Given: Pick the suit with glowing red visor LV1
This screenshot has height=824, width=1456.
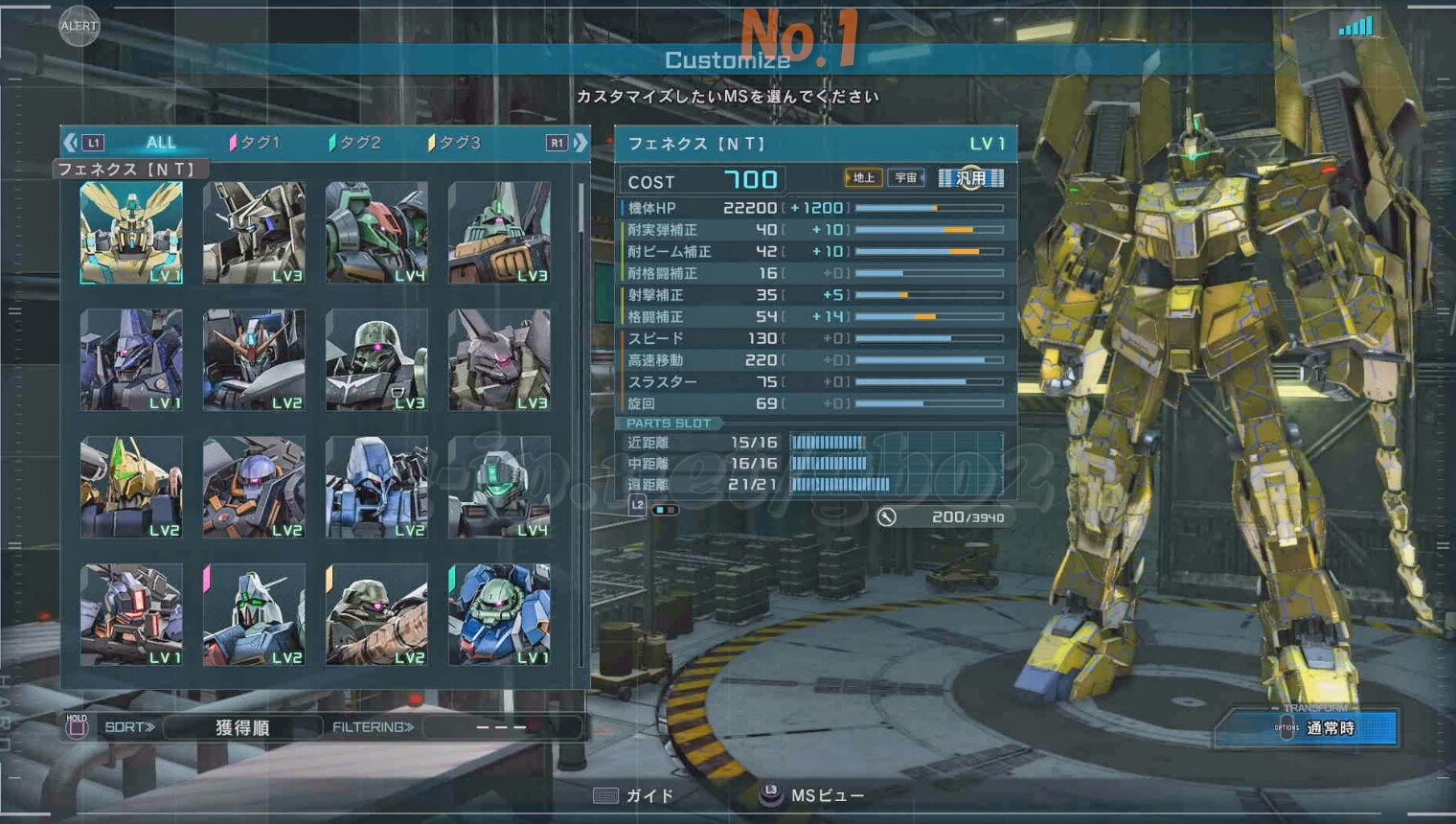Looking at the screenshot, I should coord(131,614).
